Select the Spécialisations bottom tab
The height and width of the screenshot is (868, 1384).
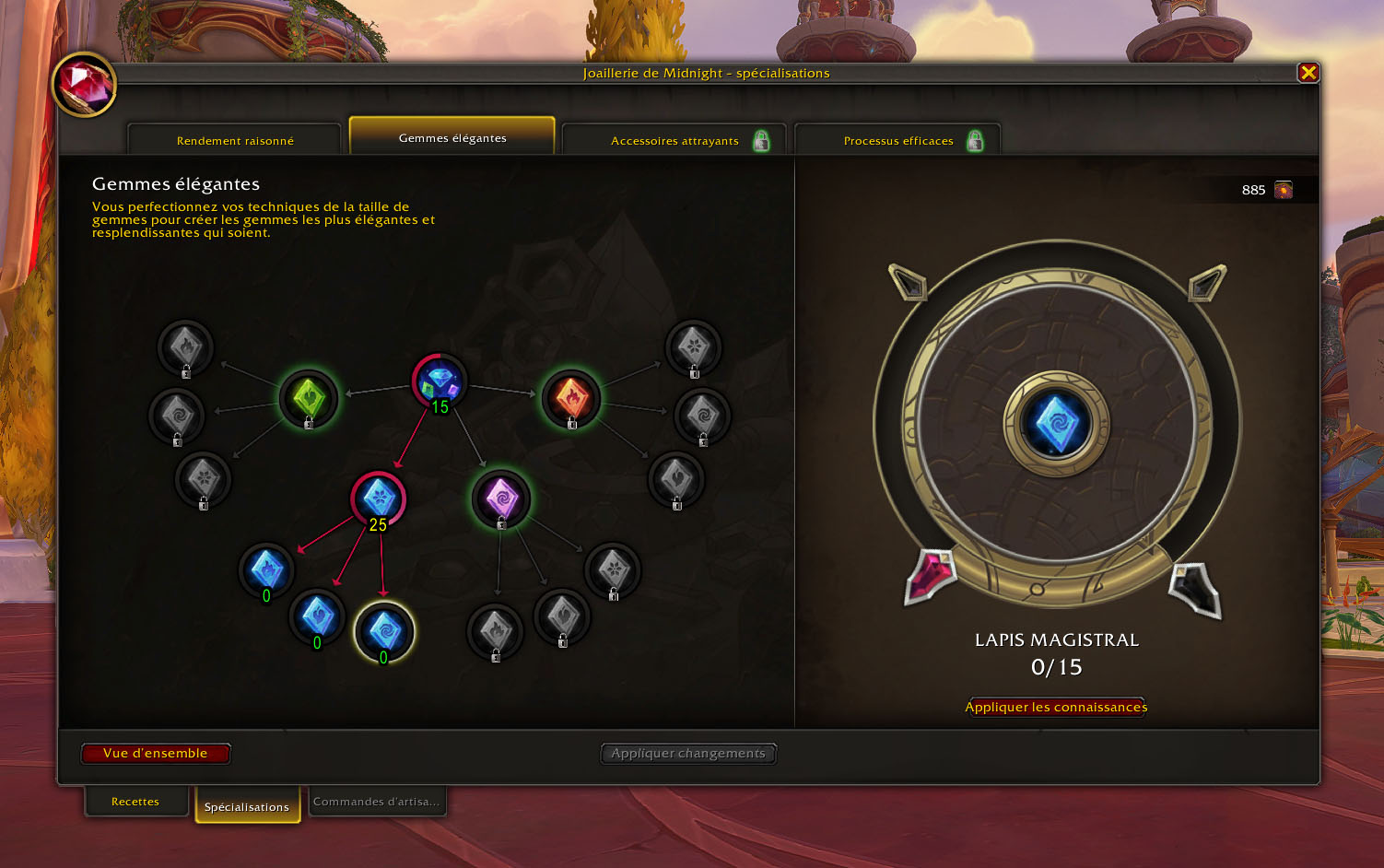pyautogui.click(x=247, y=806)
